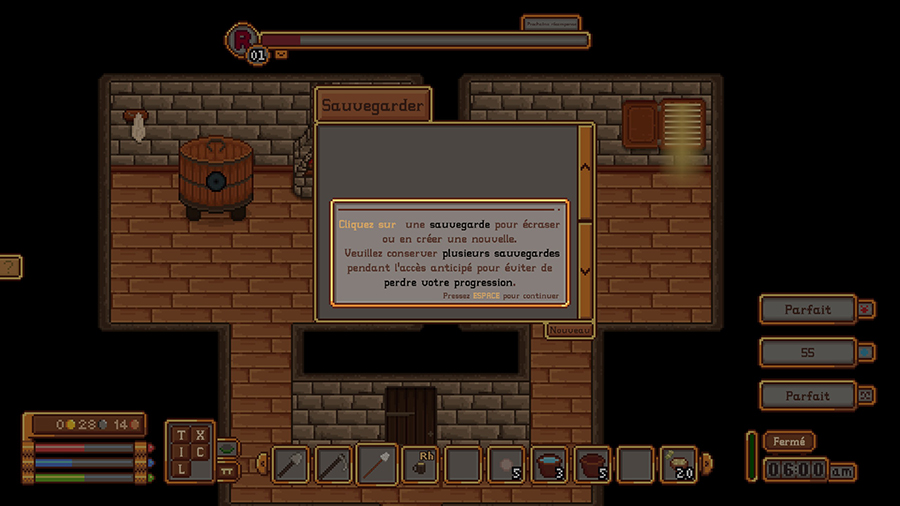Screen dimensions: 900x506
Task: Click the hotbar's right arrow button
Action: point(708,463)
